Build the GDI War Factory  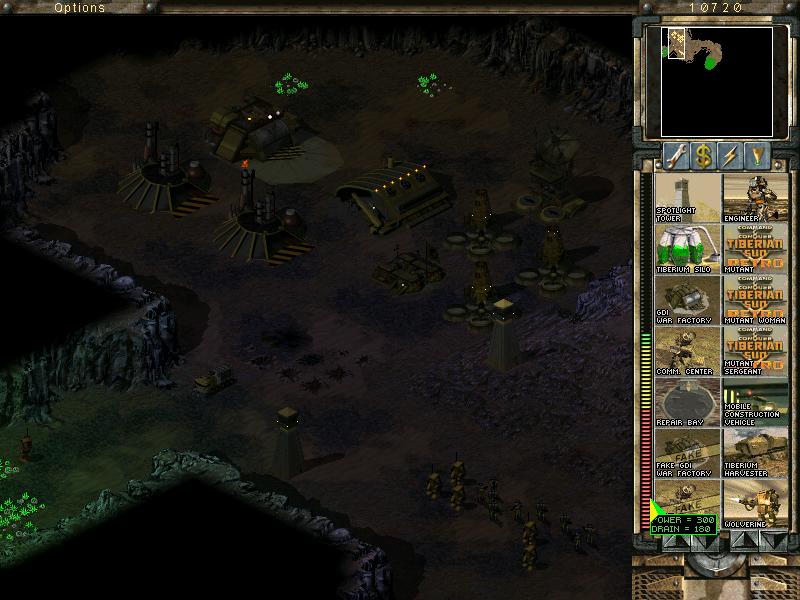[x=687, y=301]
